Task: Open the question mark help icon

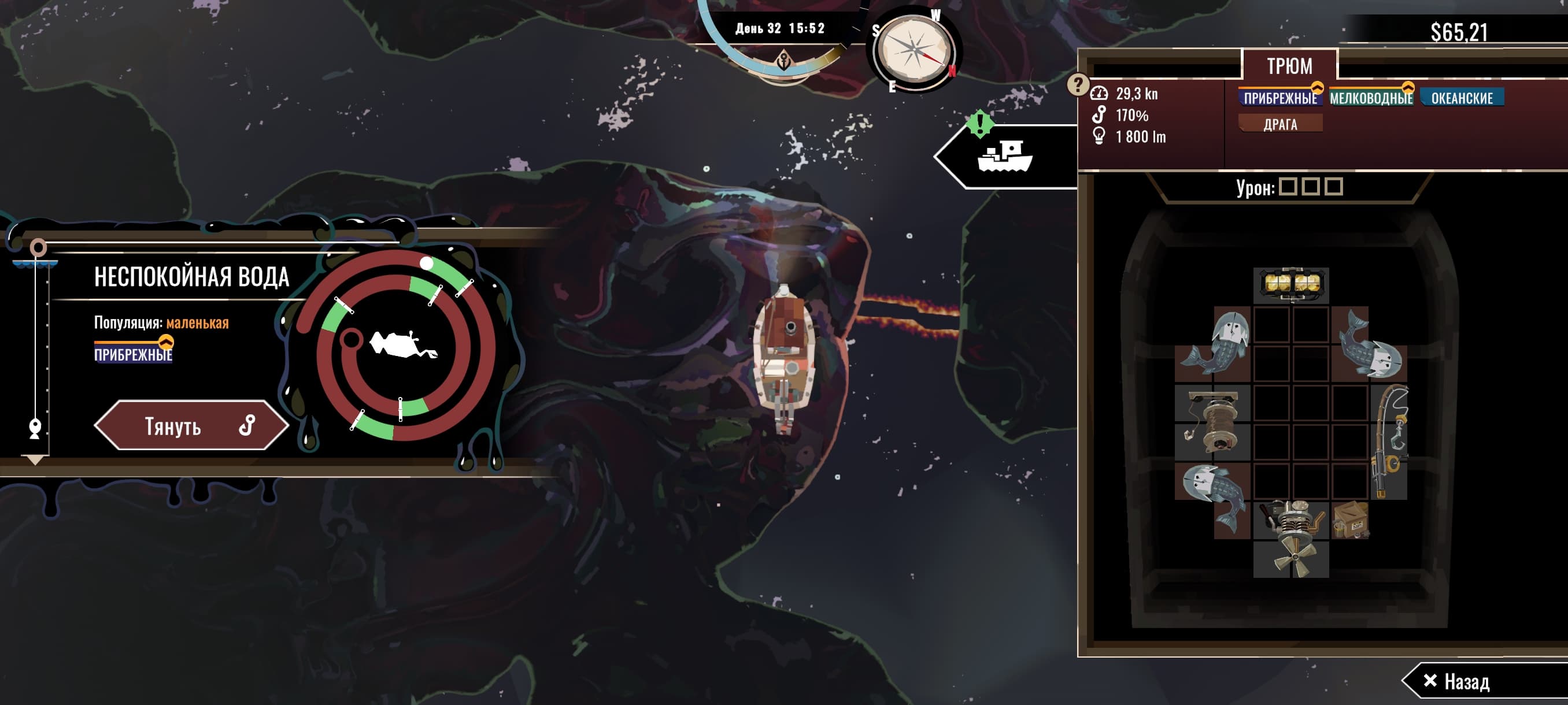Action: click(1077, 84)
